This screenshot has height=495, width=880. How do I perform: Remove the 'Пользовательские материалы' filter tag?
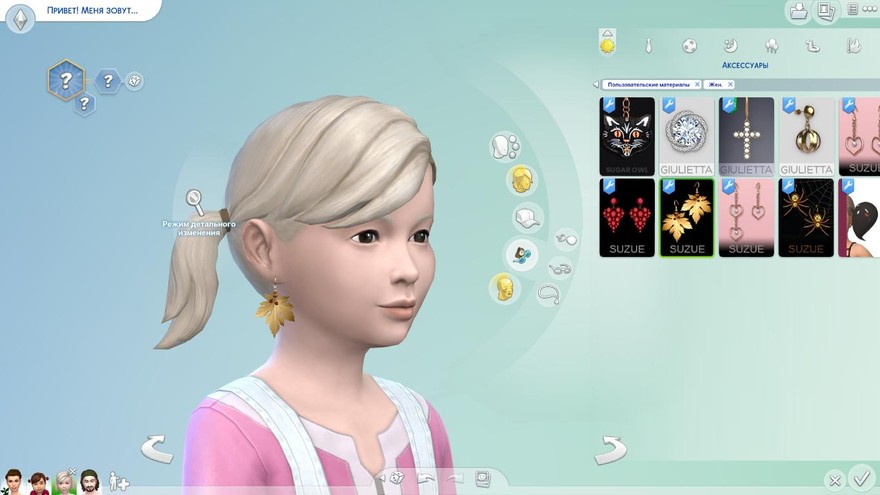(697, 85)
